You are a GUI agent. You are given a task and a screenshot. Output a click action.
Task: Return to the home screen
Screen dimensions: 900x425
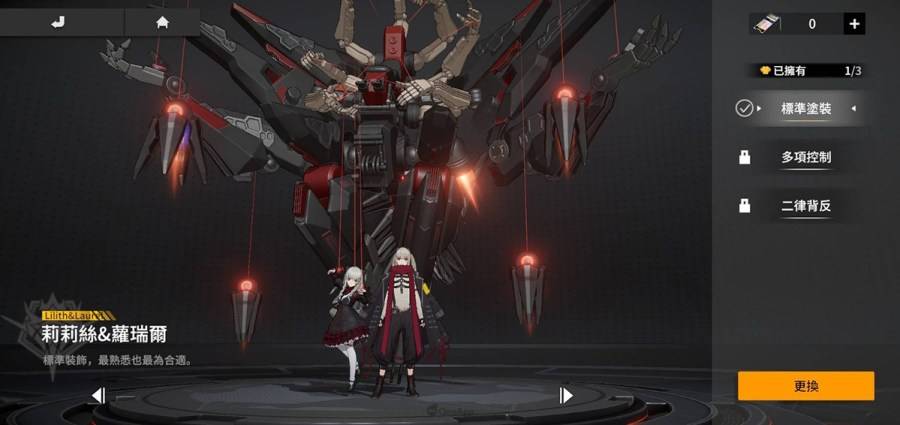[x=162, y=21]
